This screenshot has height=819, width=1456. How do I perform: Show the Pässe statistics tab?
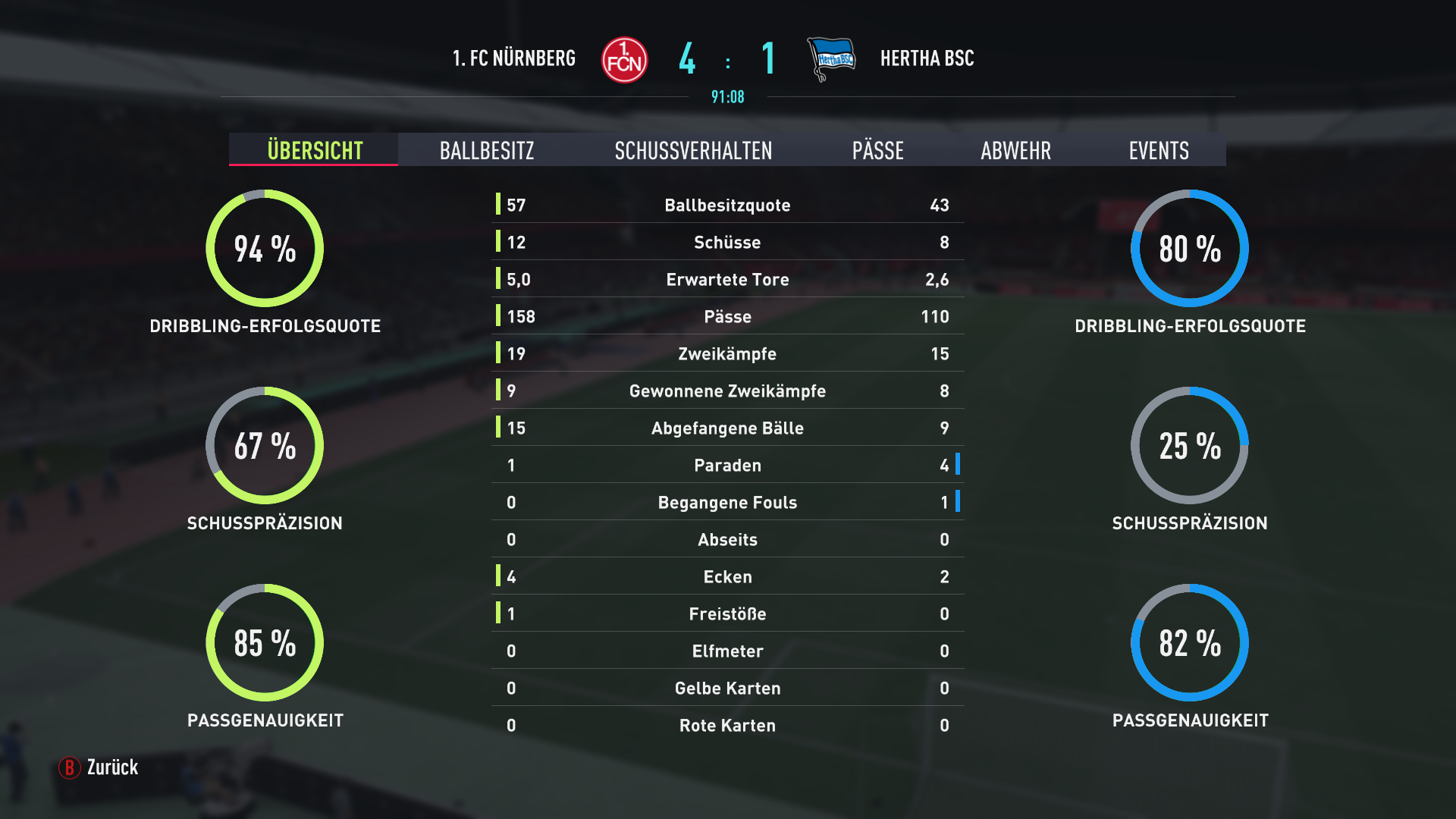[877, 150]
